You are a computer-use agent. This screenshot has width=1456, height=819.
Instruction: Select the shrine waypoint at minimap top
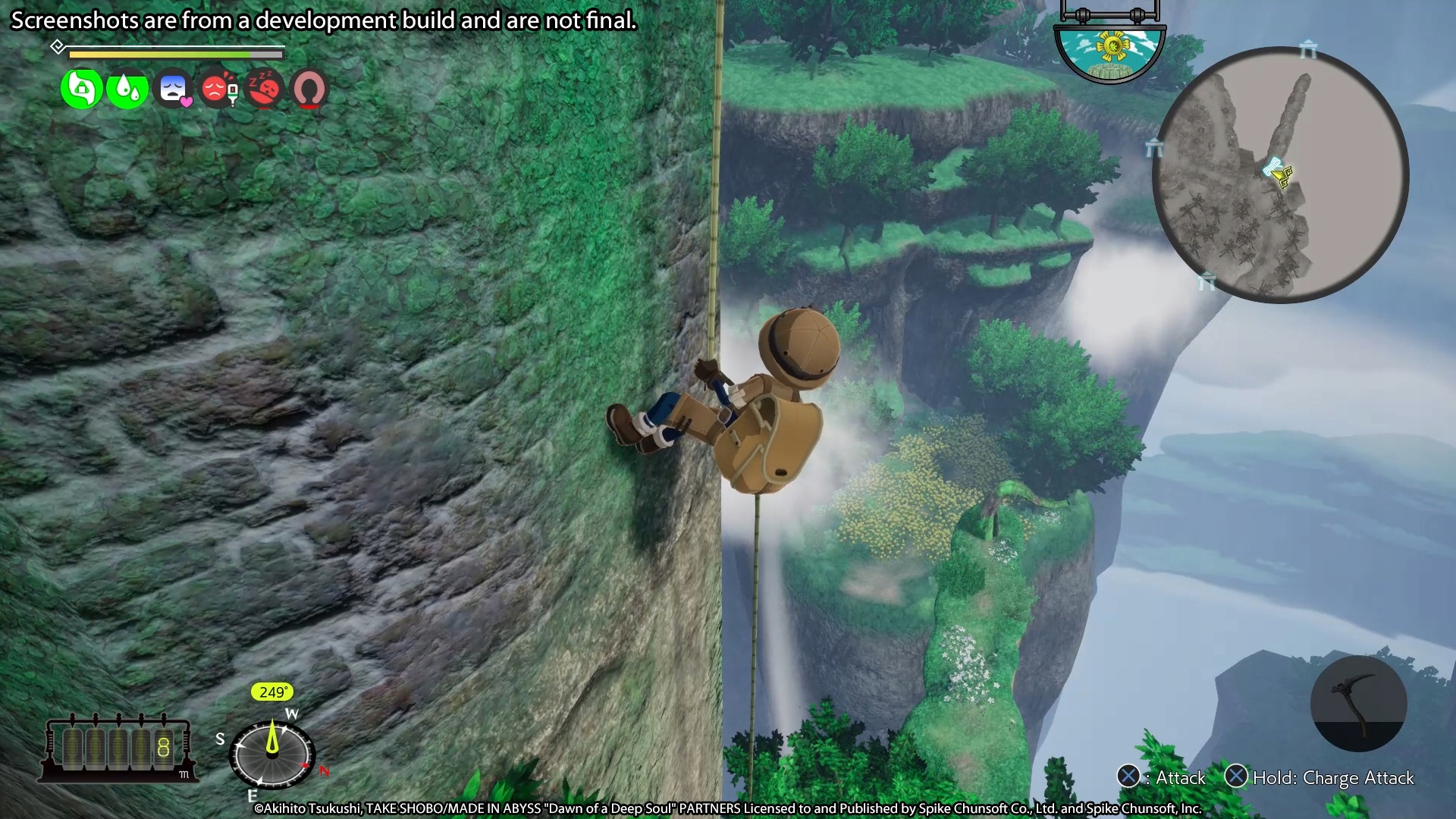[x=1306, y=49]
